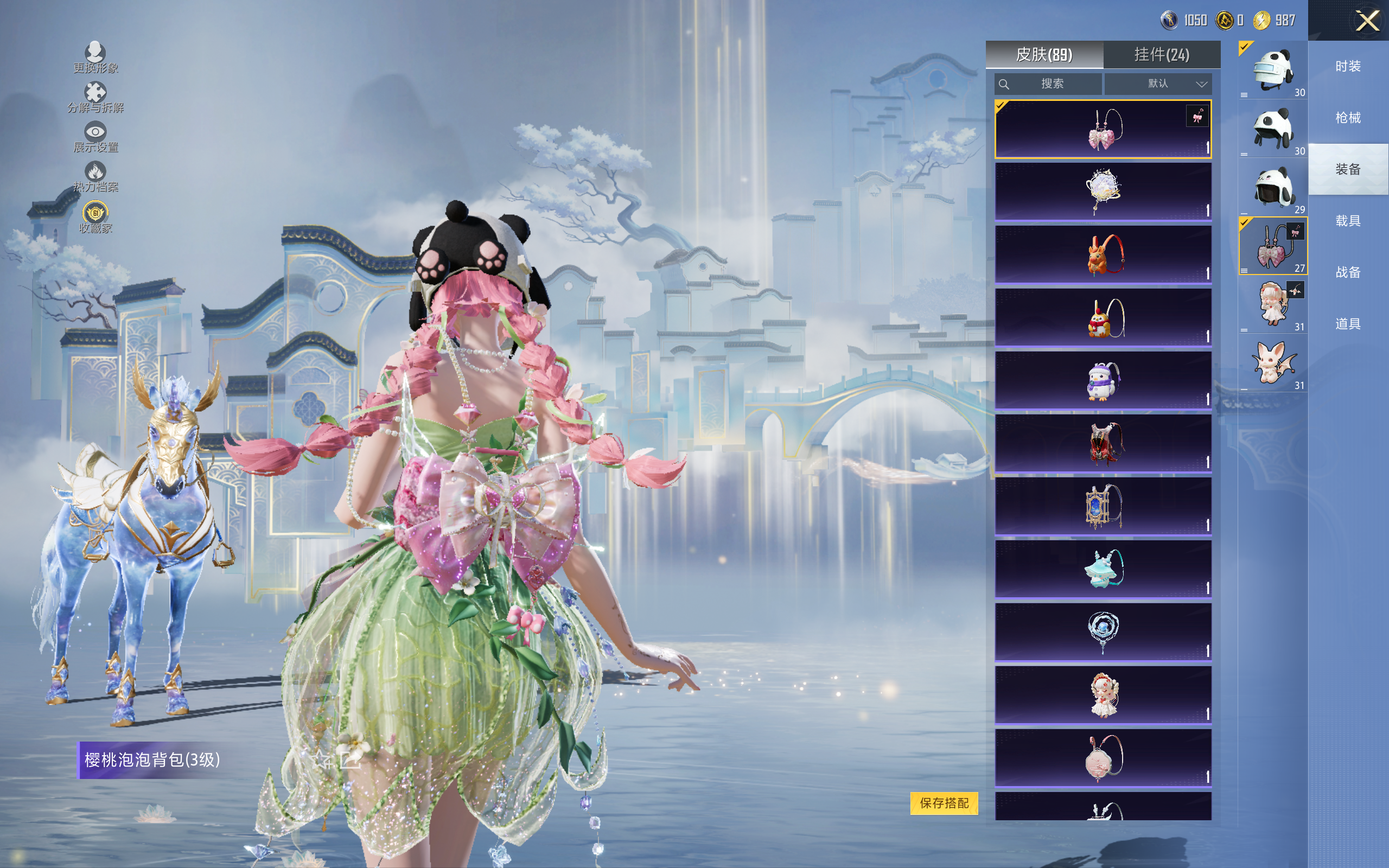Open the 道具 category
This screenshot has height=868, width=1389.
tap(1347, 324)
